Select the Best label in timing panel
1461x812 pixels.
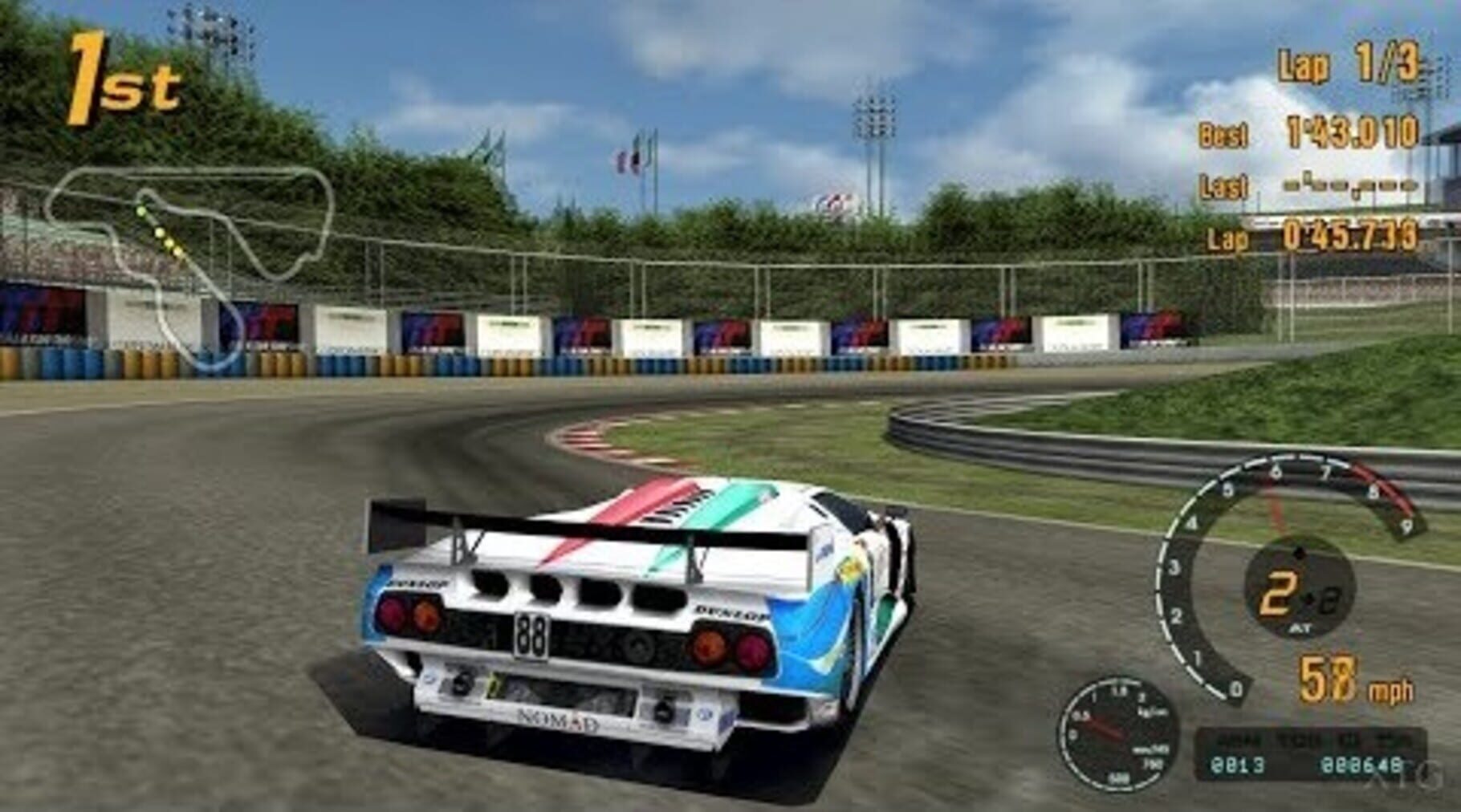(1224, 133)
